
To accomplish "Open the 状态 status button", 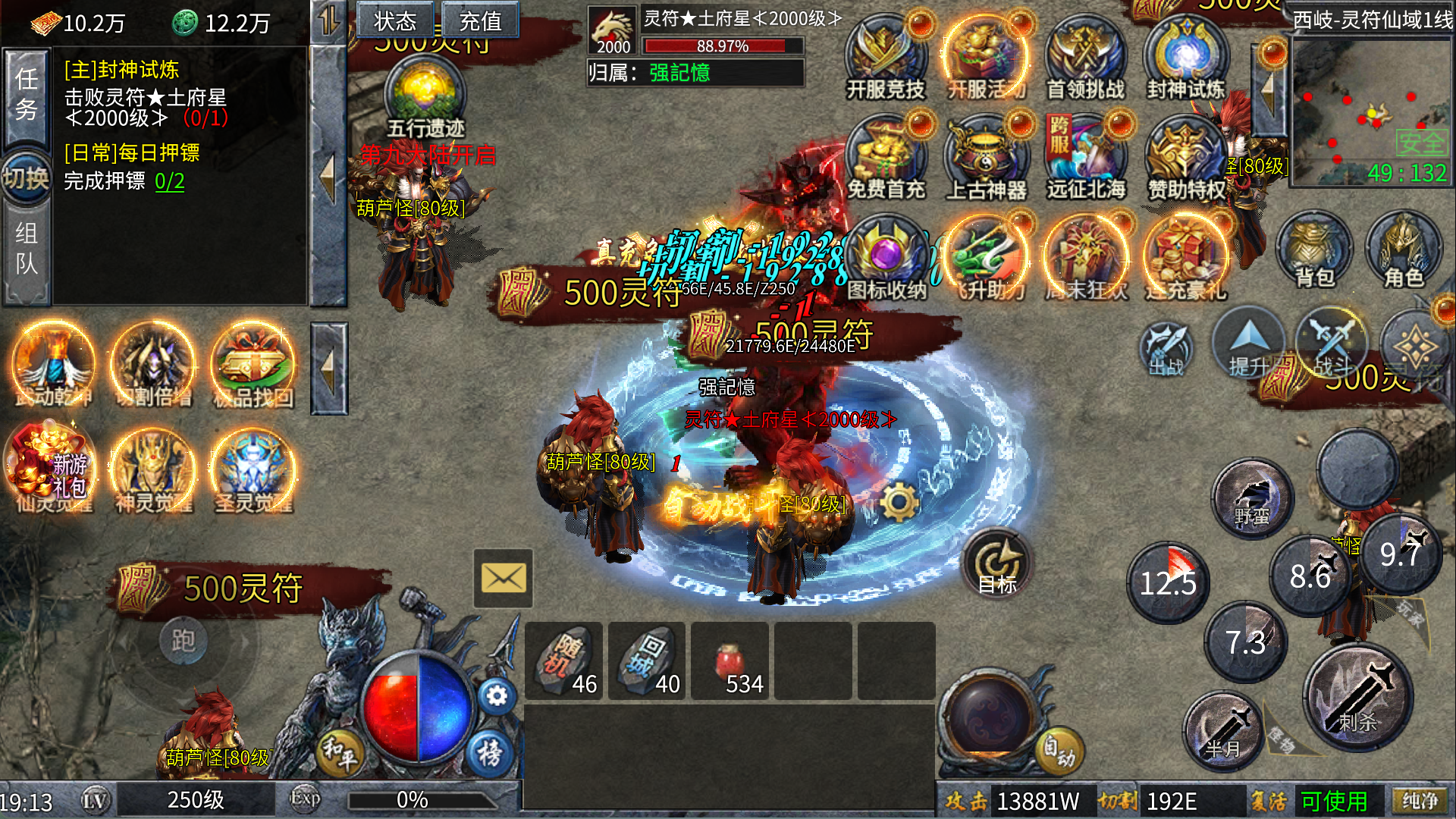I will [x=394, y=20].
